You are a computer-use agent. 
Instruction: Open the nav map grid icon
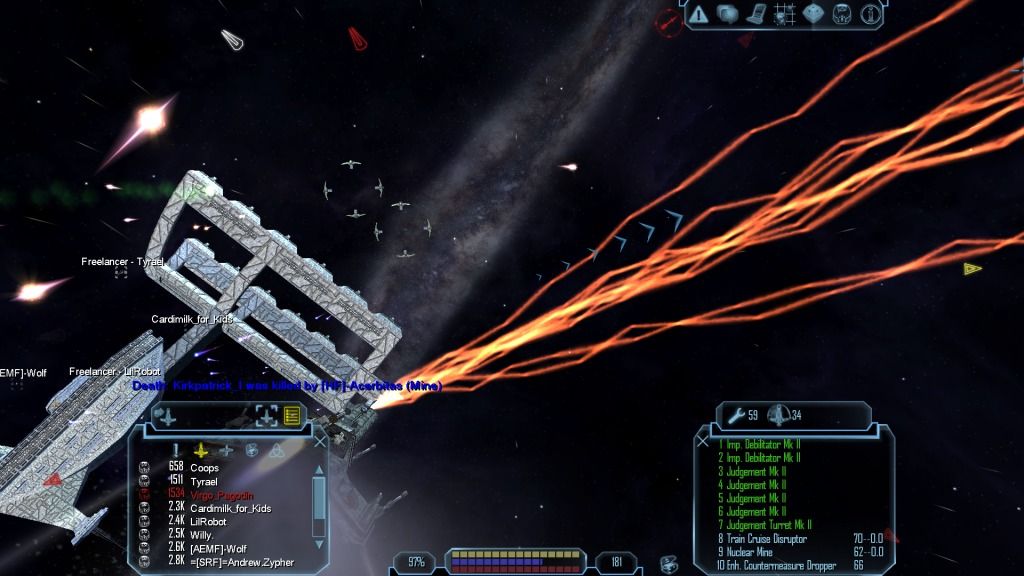784,15
